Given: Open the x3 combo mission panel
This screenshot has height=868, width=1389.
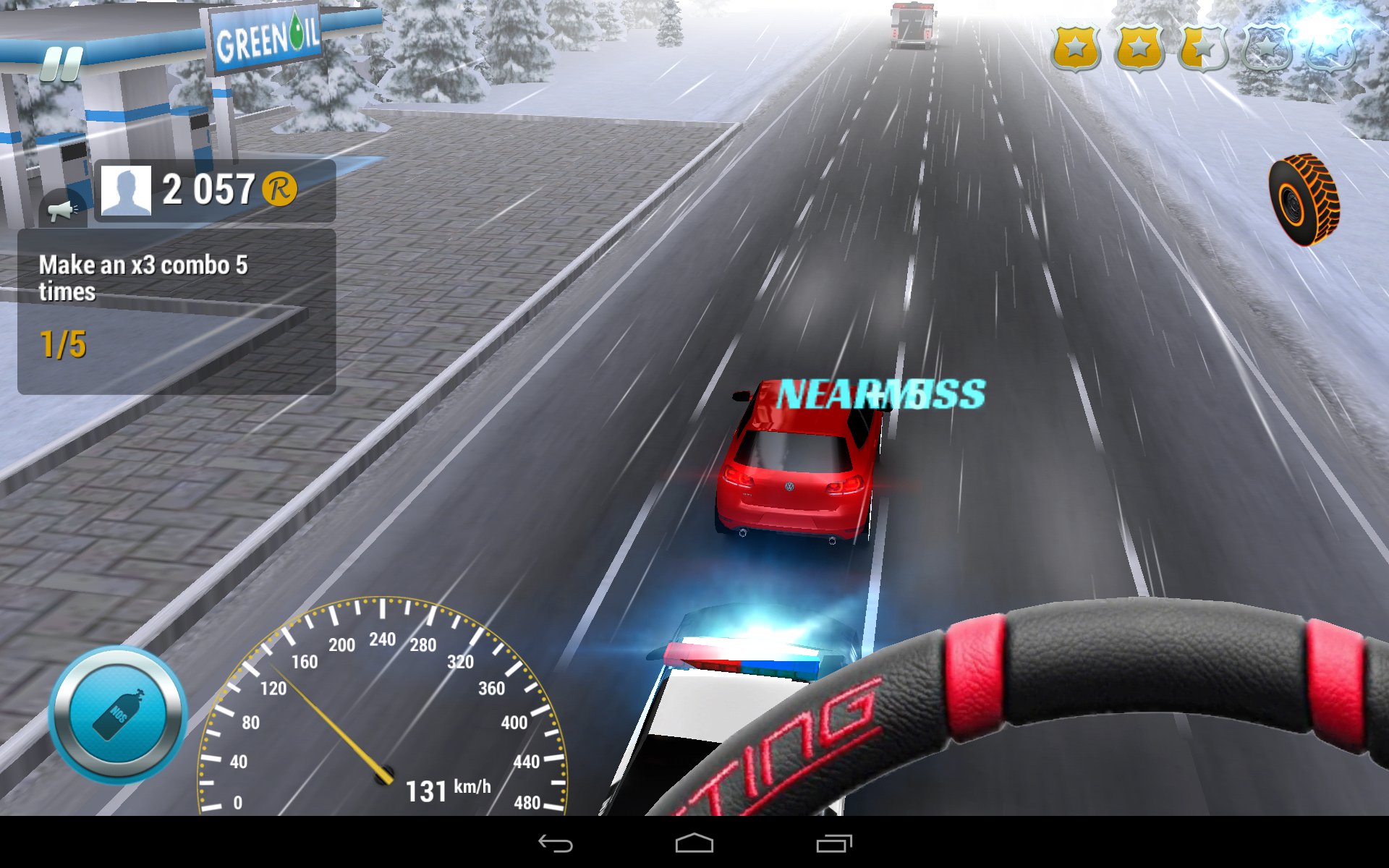Looking at the screenshot, I should (177, 312).
